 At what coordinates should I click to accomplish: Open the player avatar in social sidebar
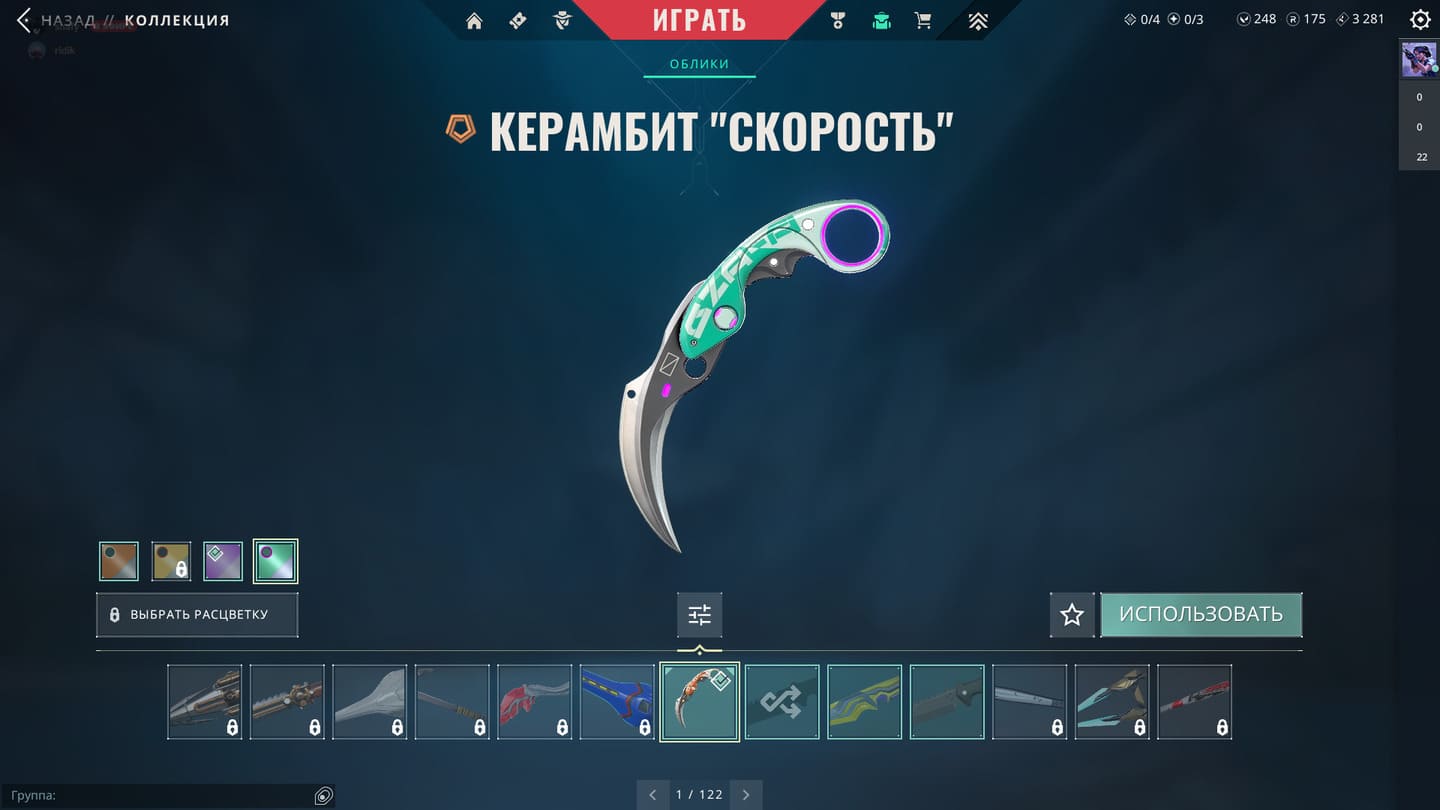(x=1419, y=60)
